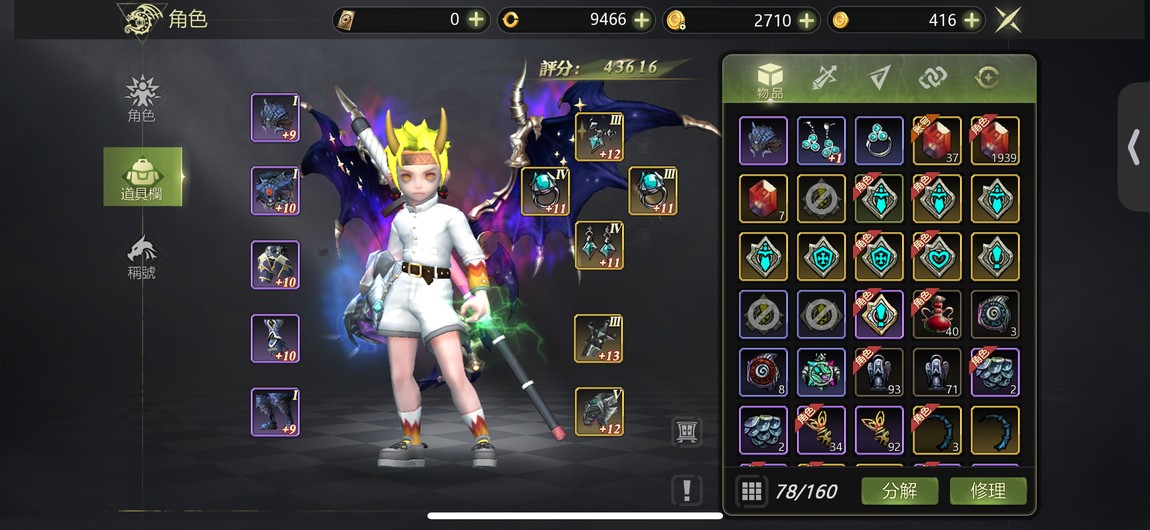Select the equipped earrings slot +11
The image size is (1150, 530).
(x=598, y=245)
